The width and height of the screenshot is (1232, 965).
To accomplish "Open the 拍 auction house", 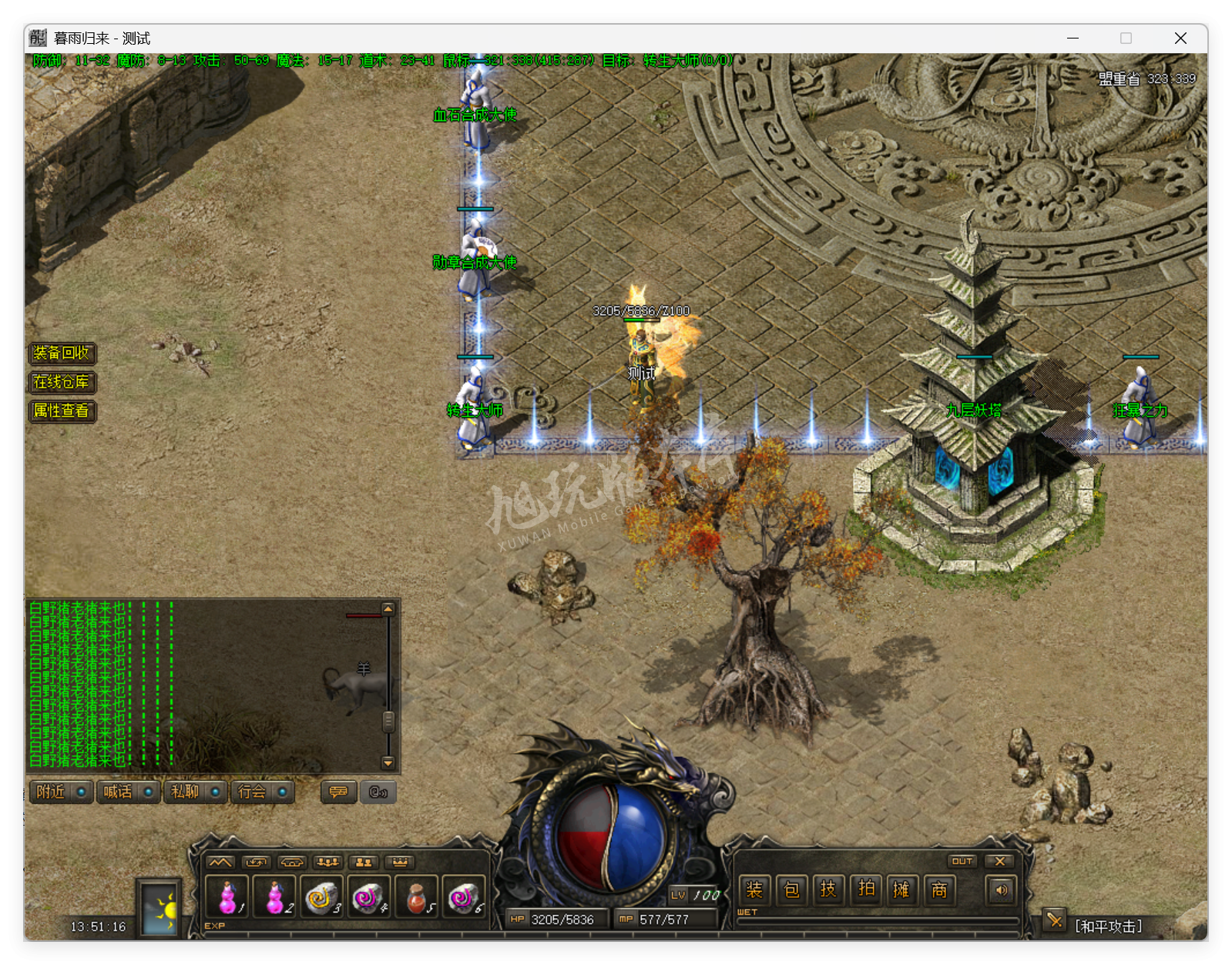I will [x=866, y=890].
